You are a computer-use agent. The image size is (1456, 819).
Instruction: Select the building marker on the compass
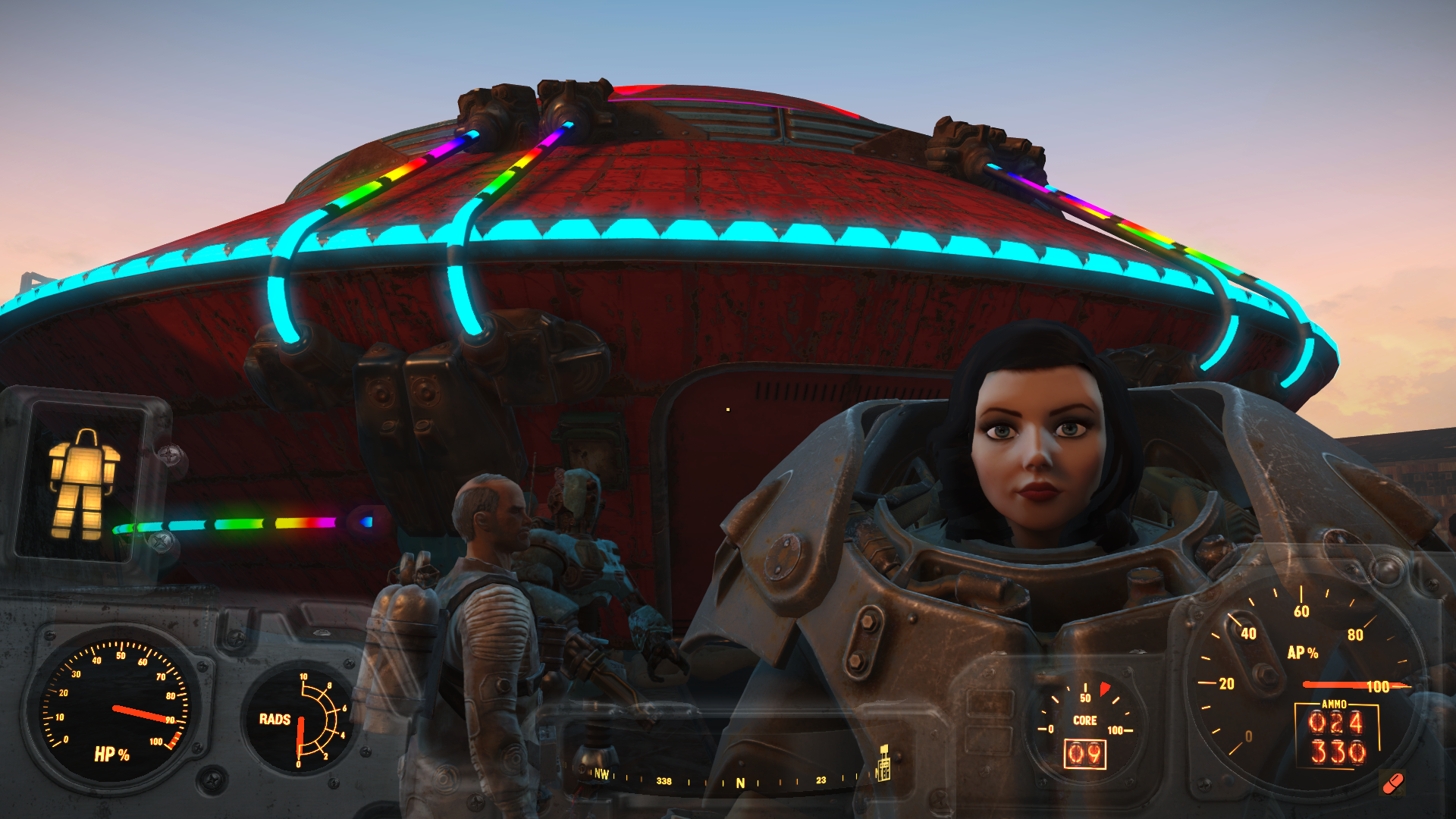(x=883, y=764)
